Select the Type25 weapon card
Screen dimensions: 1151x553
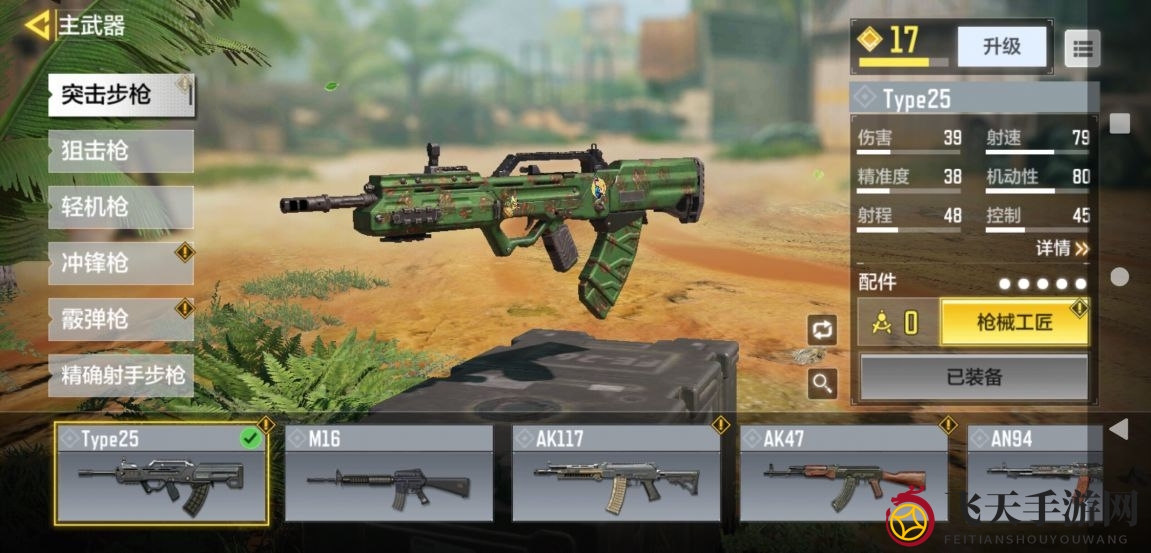161,473
